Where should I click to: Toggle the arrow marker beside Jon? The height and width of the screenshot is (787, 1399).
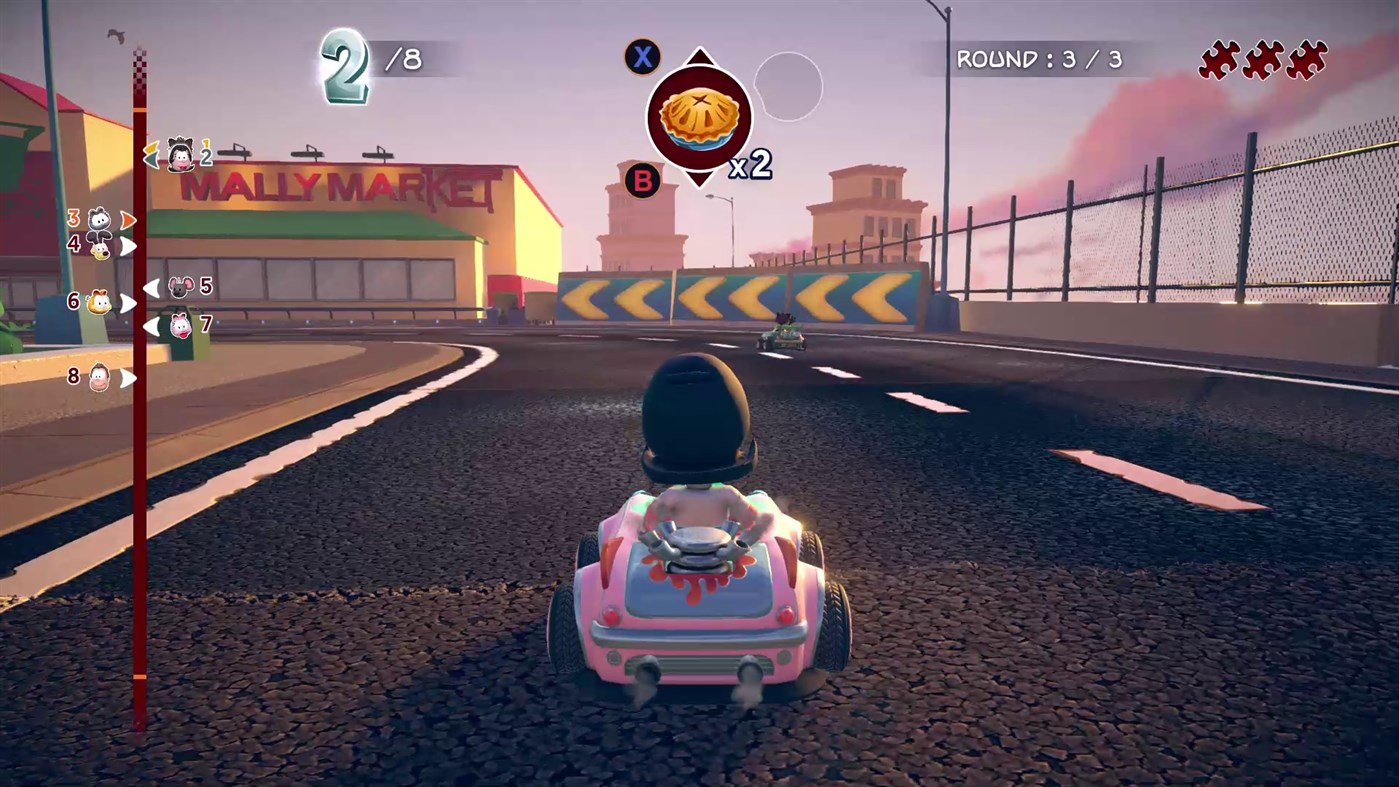(126, 377)
